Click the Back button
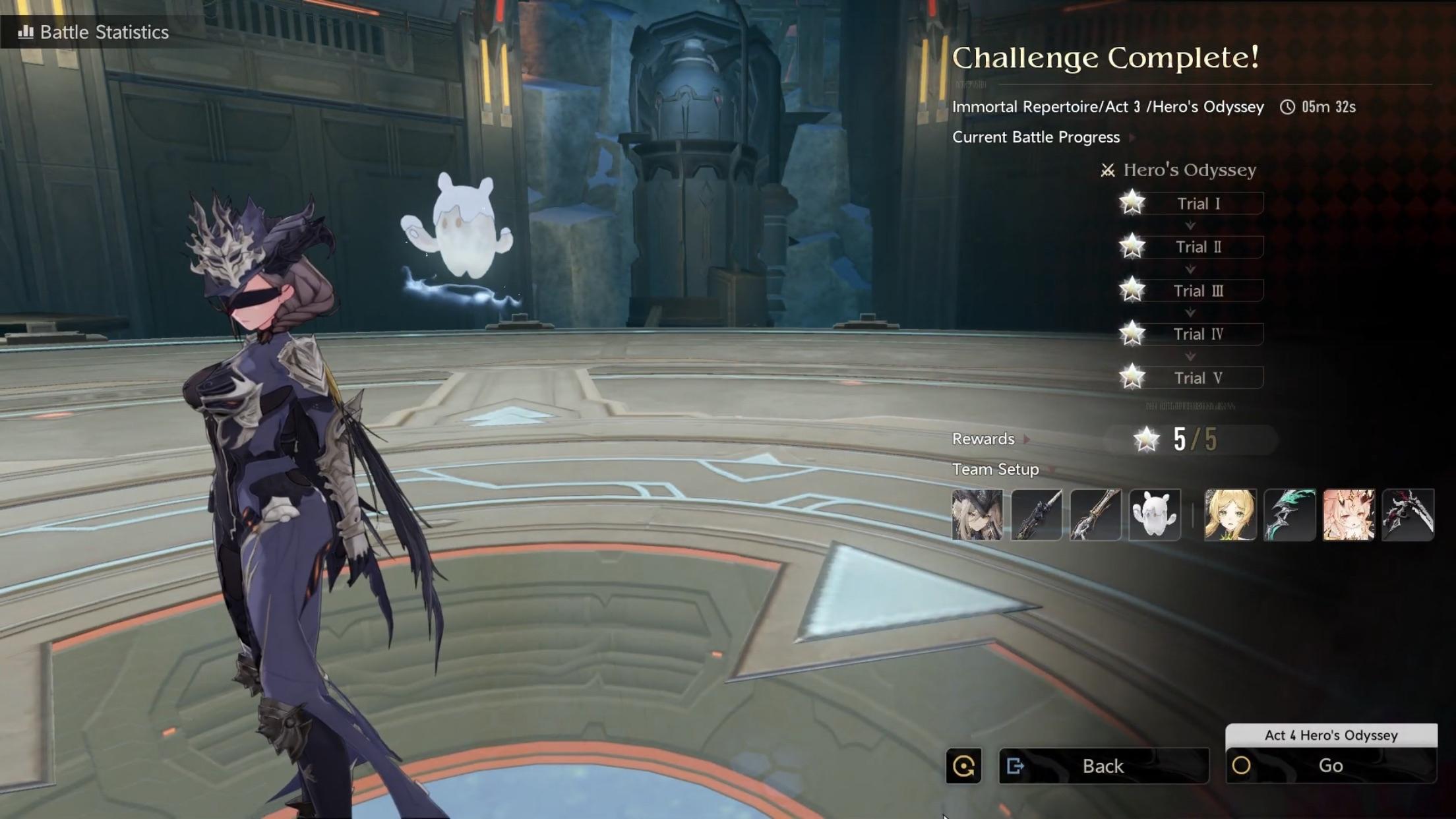This screenshot has width=1456, height=819. tap(1103, 766)
